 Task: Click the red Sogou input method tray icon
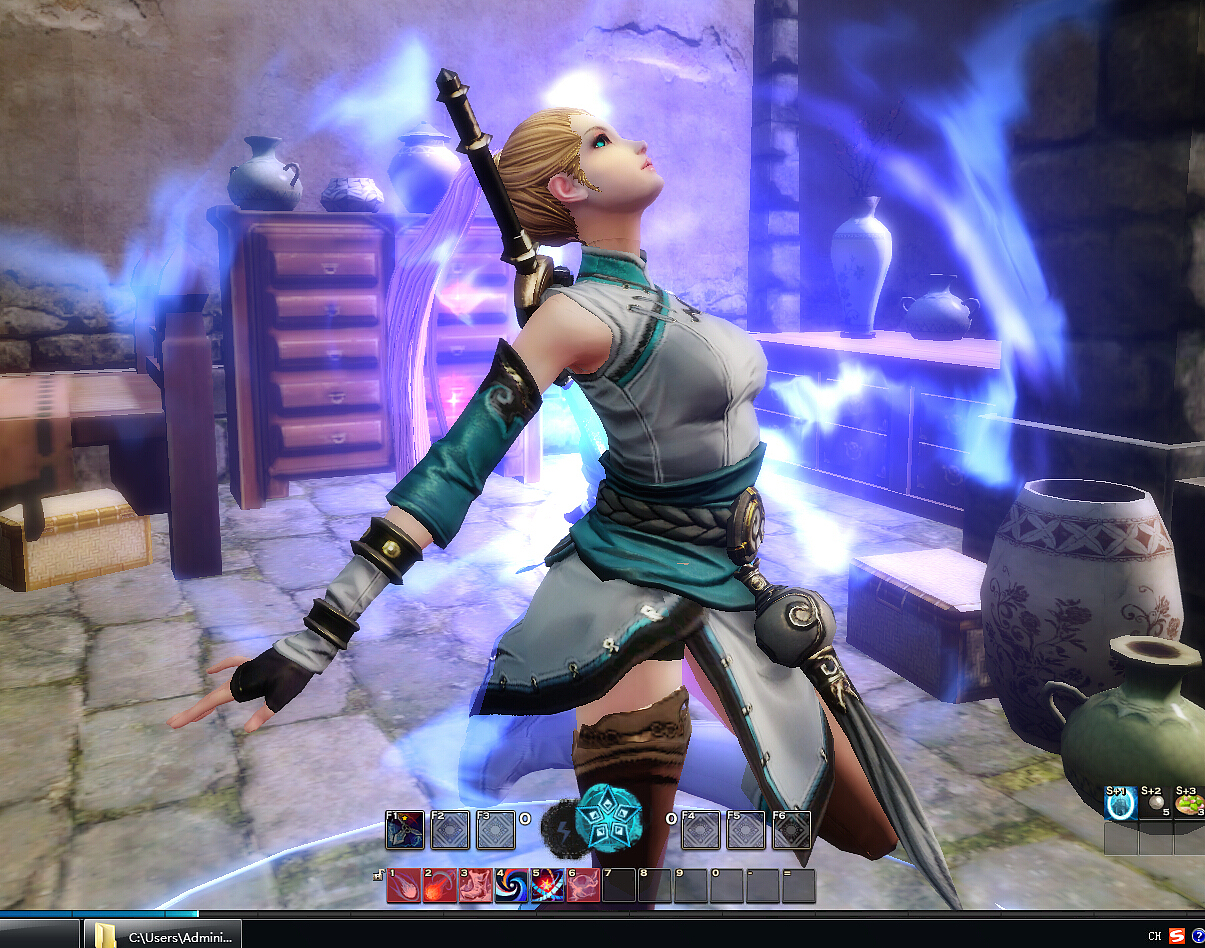coord(1176,936)
